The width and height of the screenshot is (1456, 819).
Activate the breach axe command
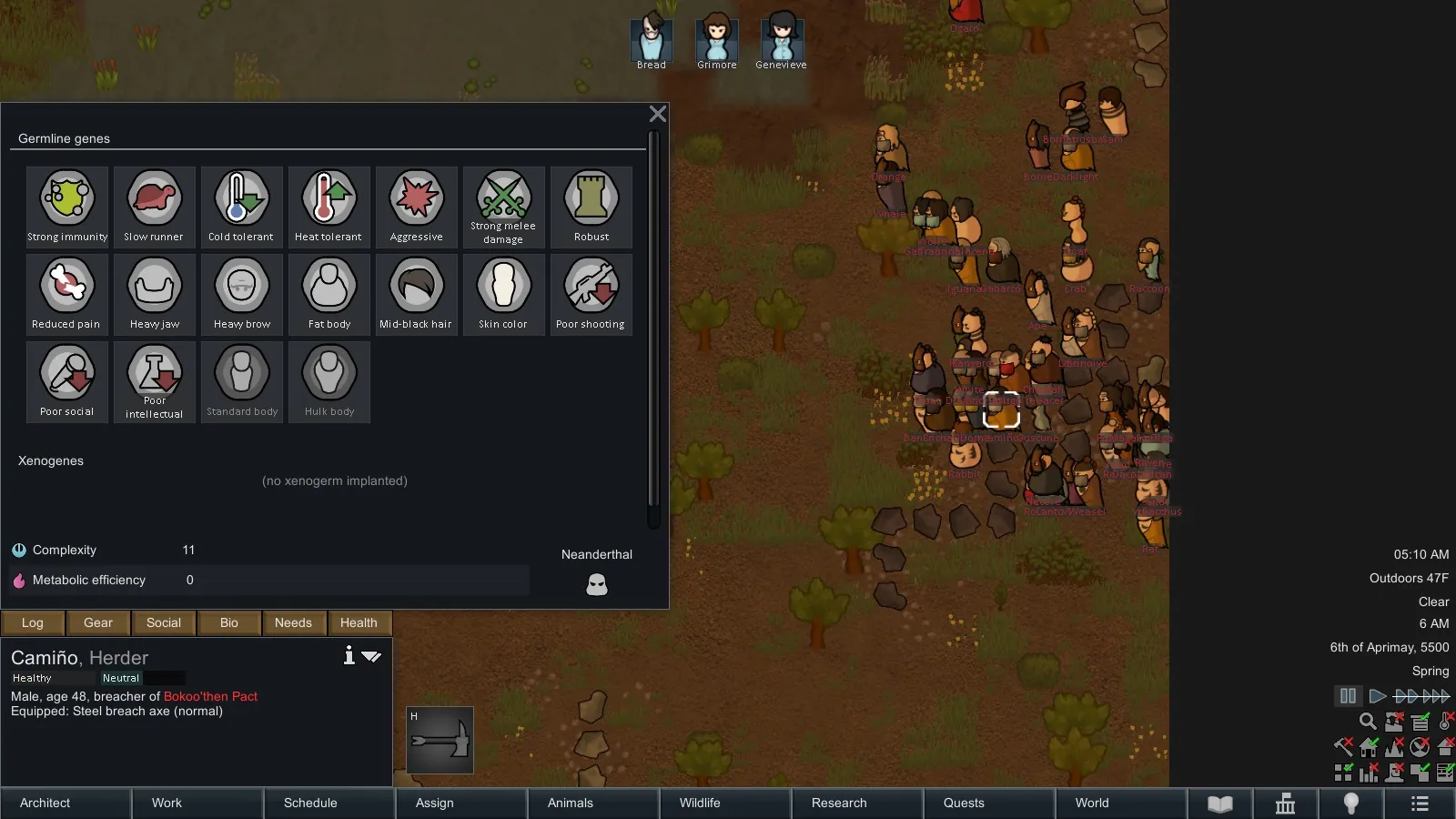click(440, 740)
